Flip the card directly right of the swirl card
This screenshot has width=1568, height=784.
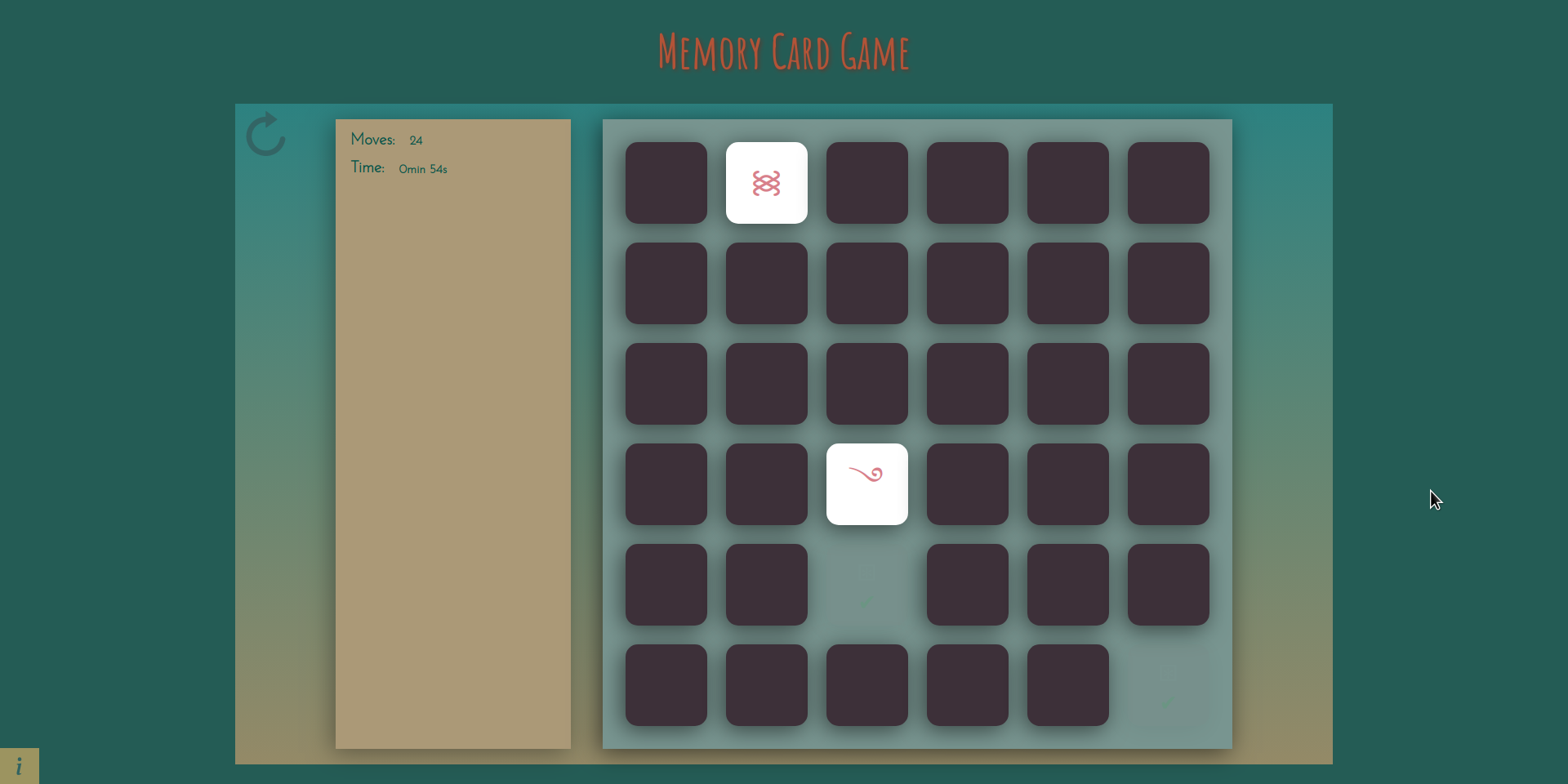click(x=967, y=483)
